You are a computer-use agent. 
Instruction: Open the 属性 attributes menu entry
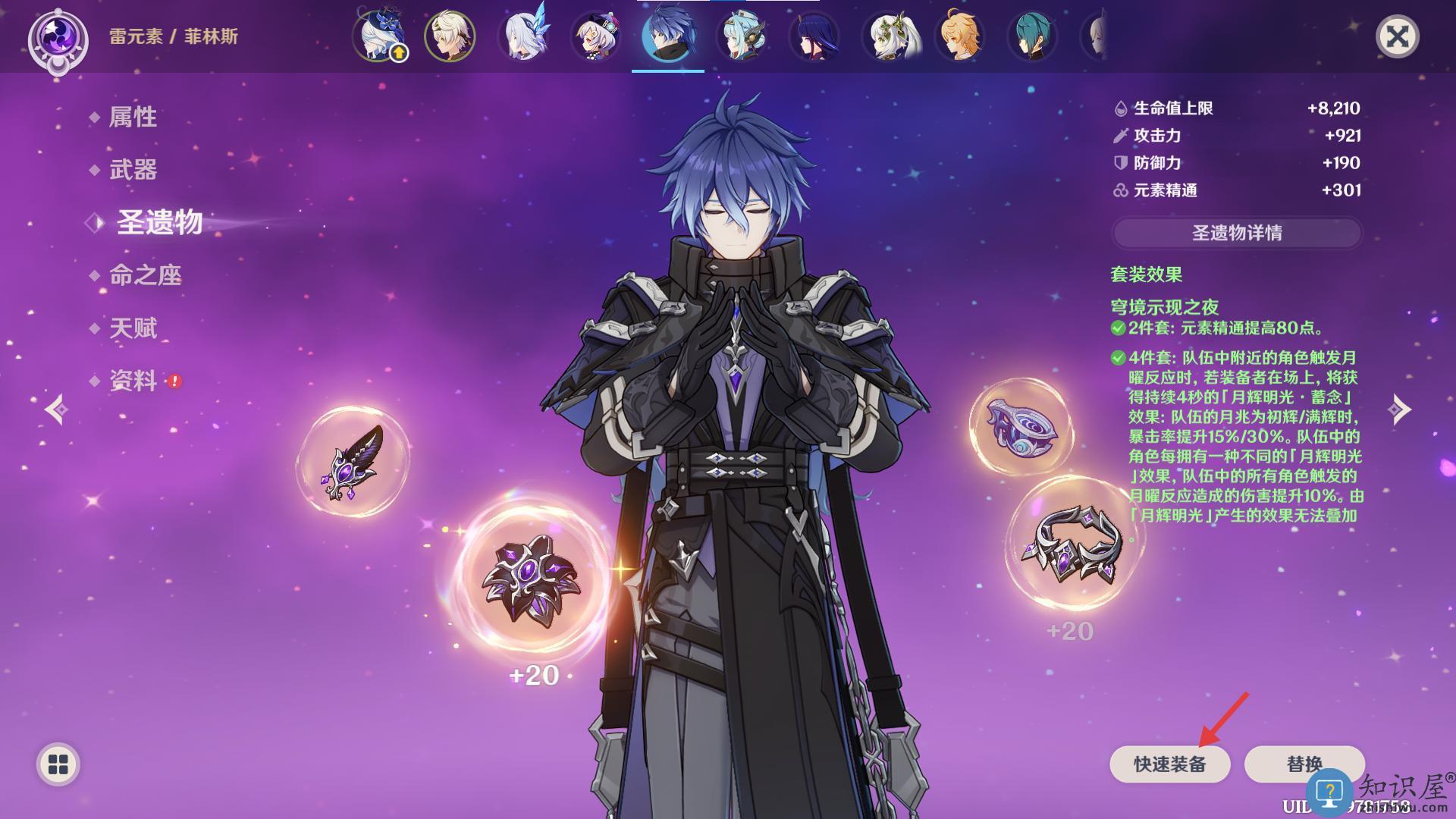pos(133,117)
